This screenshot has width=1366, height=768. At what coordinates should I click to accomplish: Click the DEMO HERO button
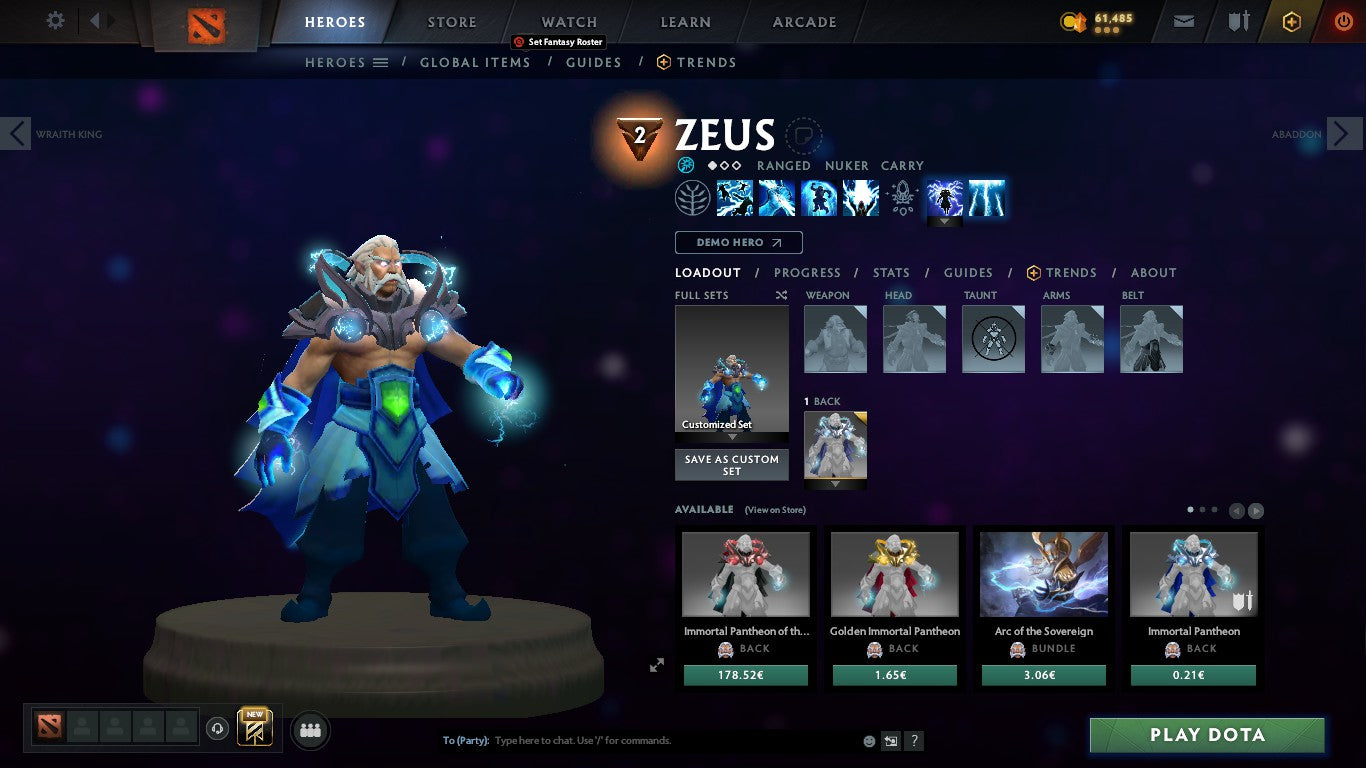point(738,242)
